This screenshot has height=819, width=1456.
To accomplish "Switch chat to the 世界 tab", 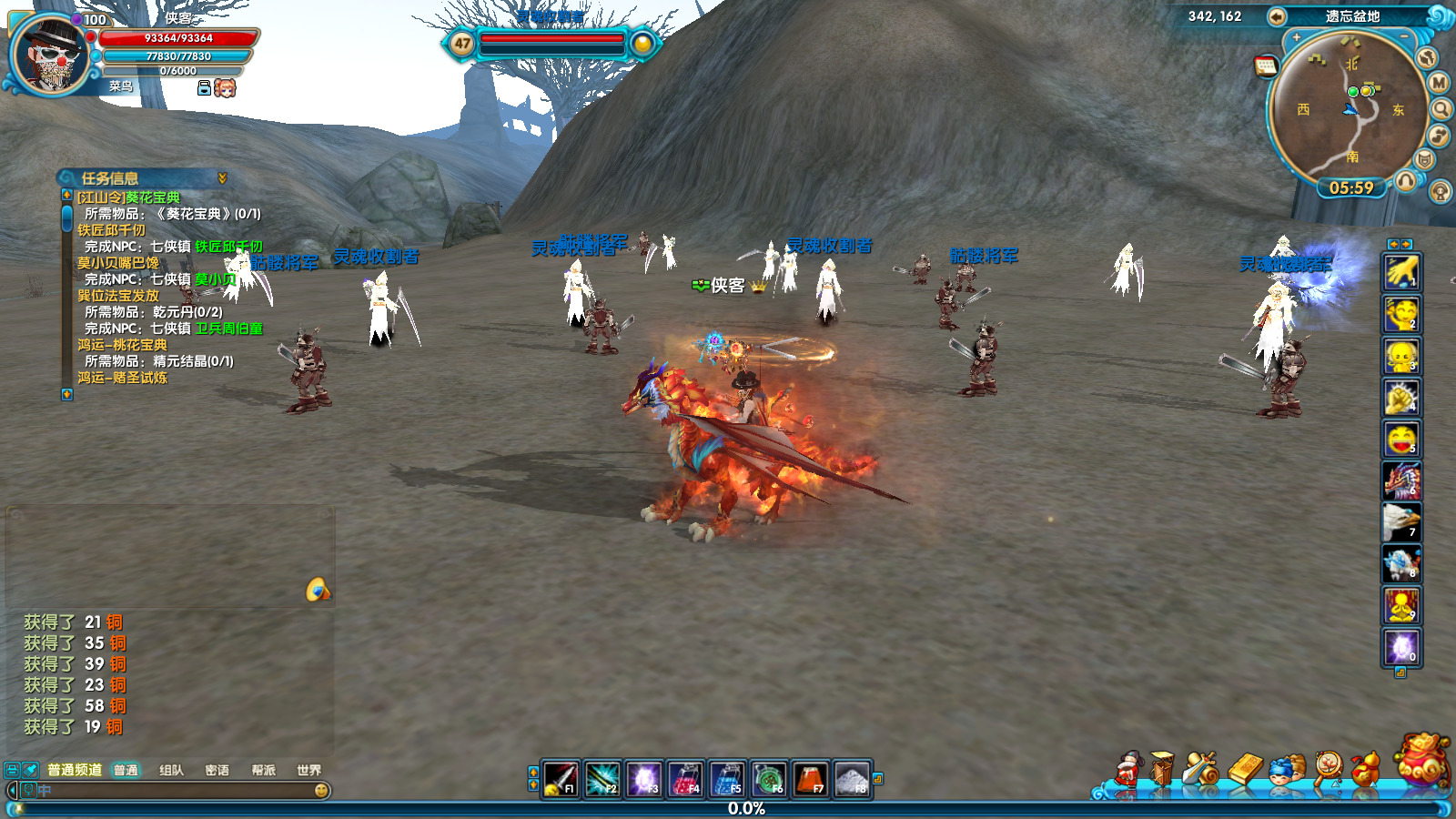I will coord(308,770).
